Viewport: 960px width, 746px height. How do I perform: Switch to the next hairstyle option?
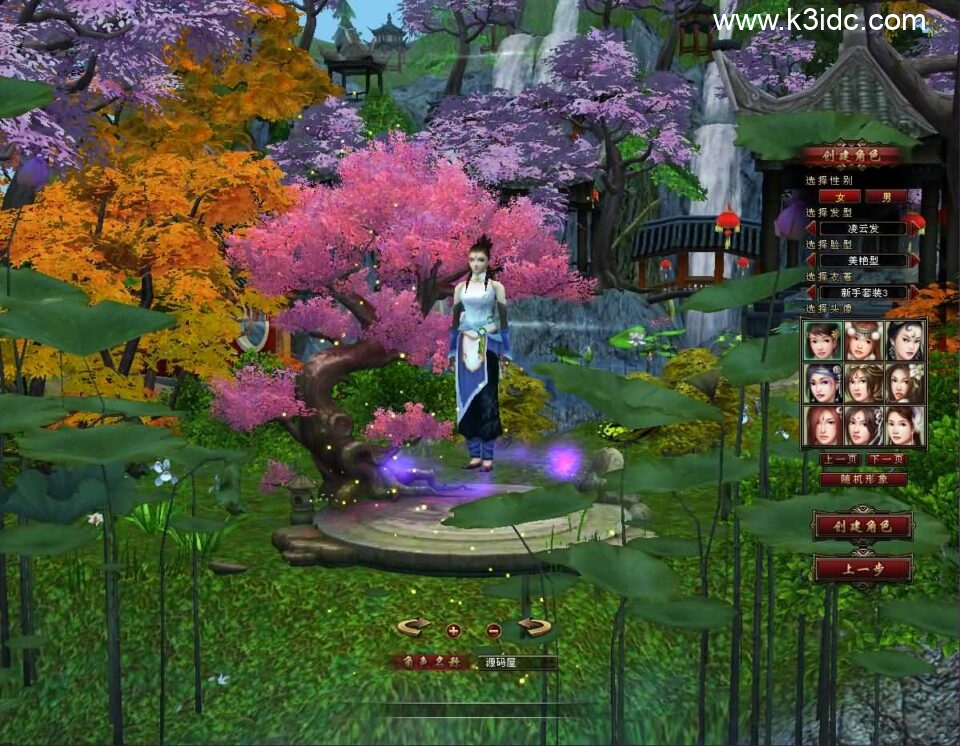[x=913, y=228]
